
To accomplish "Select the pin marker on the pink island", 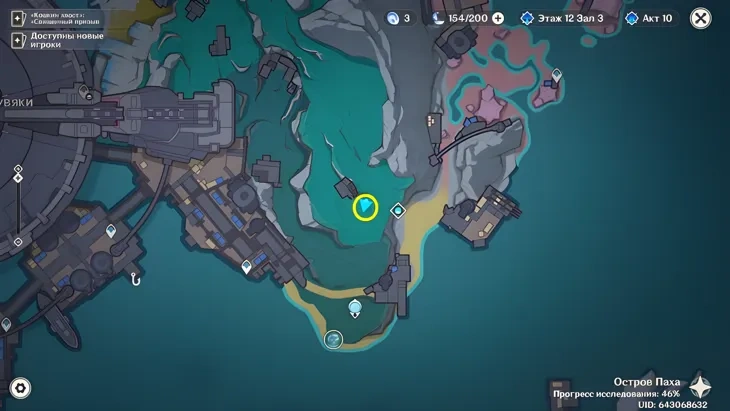I will [558, 75].
